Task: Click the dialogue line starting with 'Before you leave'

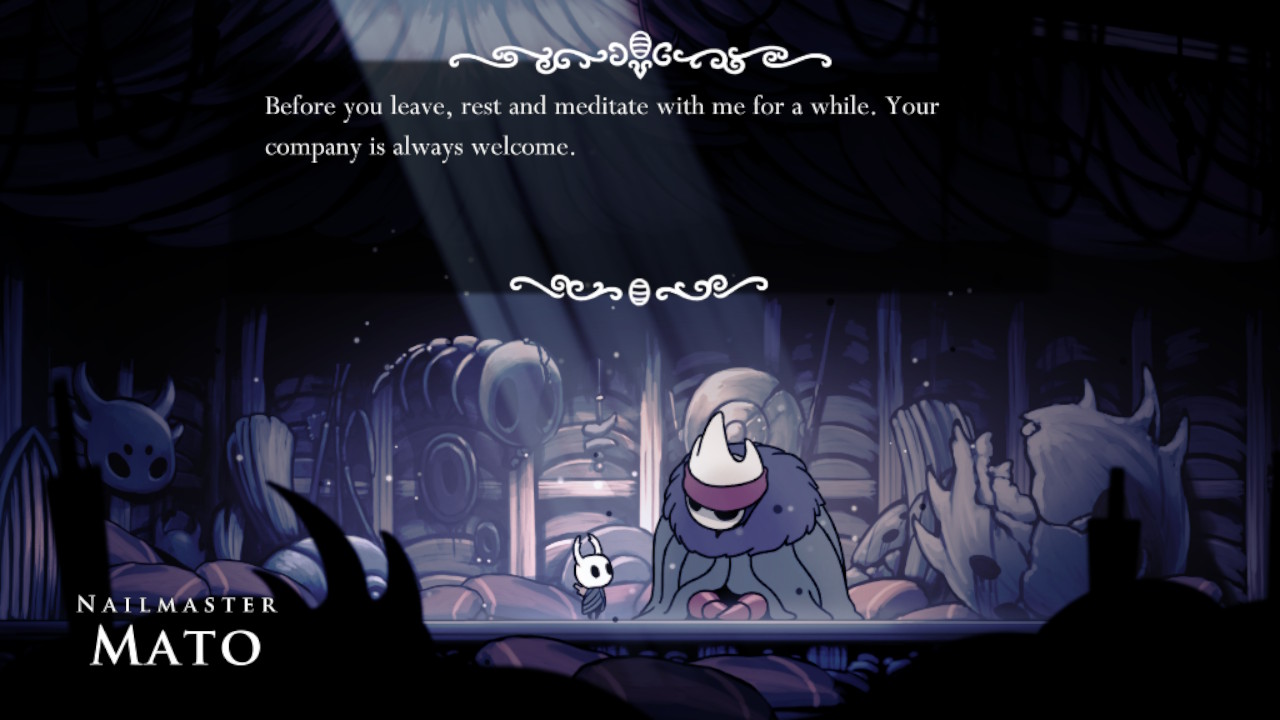Action: click(x=600, y=105)
